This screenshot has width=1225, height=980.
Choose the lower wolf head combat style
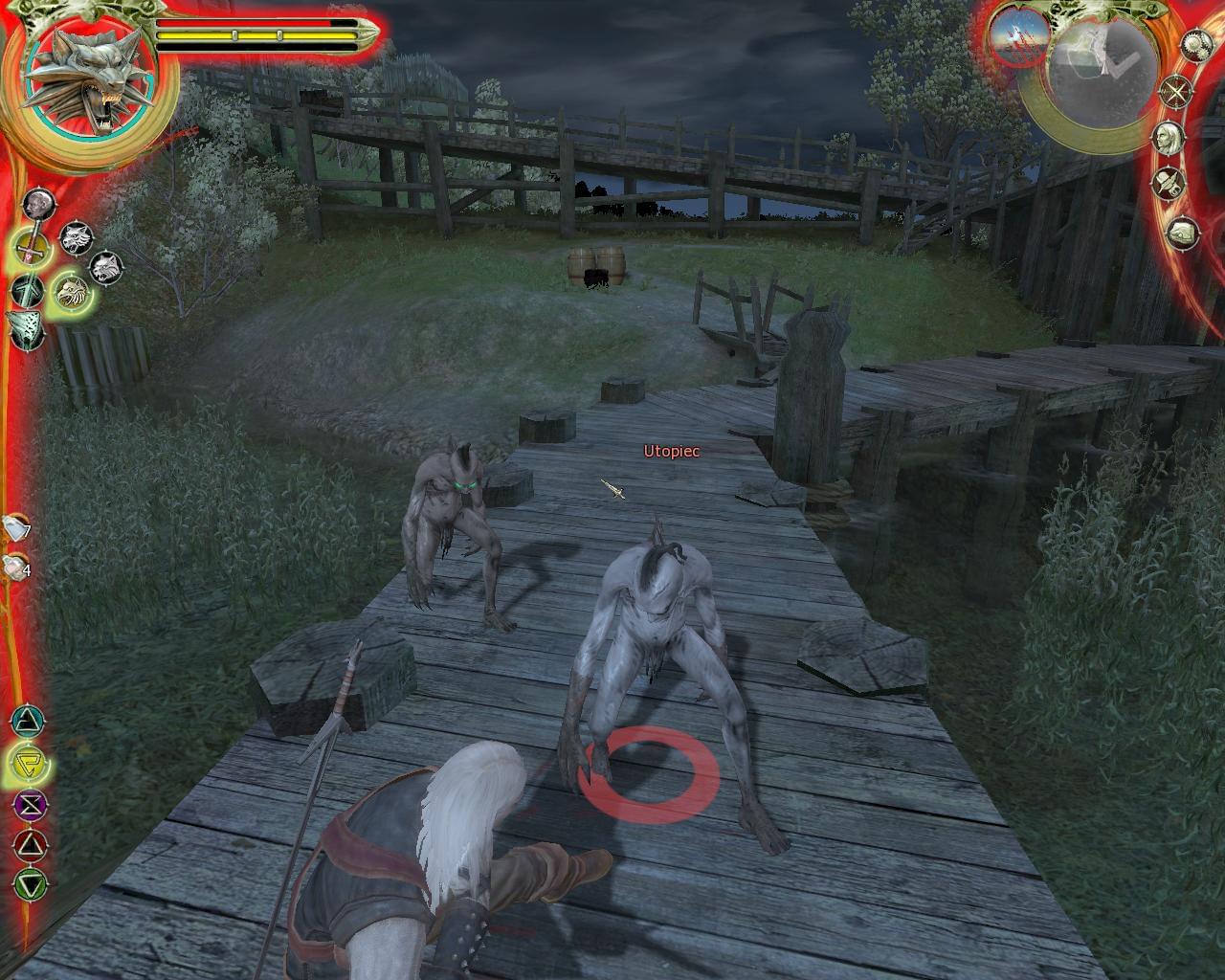[x=103, y=268]
